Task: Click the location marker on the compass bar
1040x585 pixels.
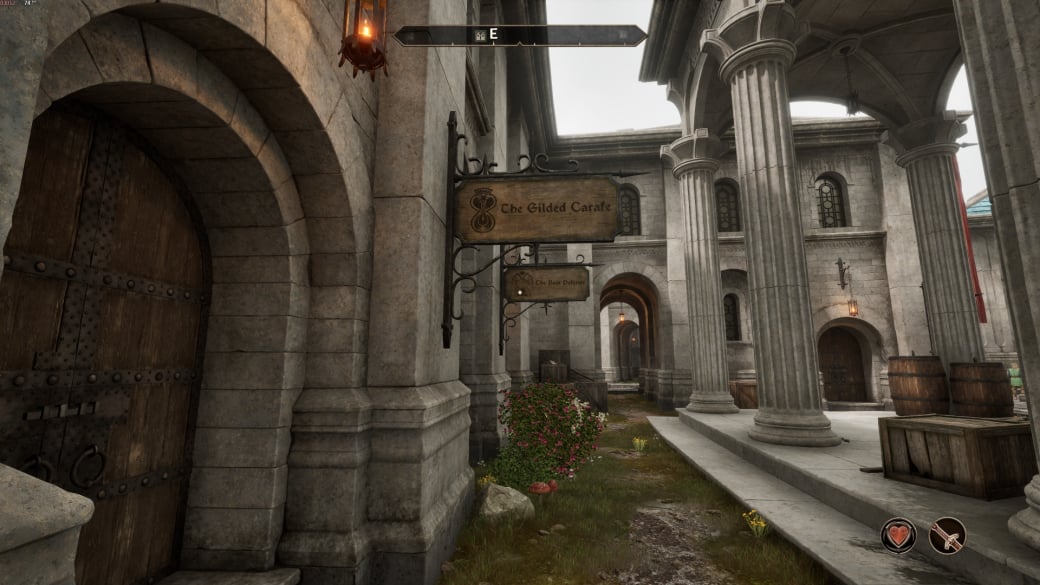Action: coord(479,36)
